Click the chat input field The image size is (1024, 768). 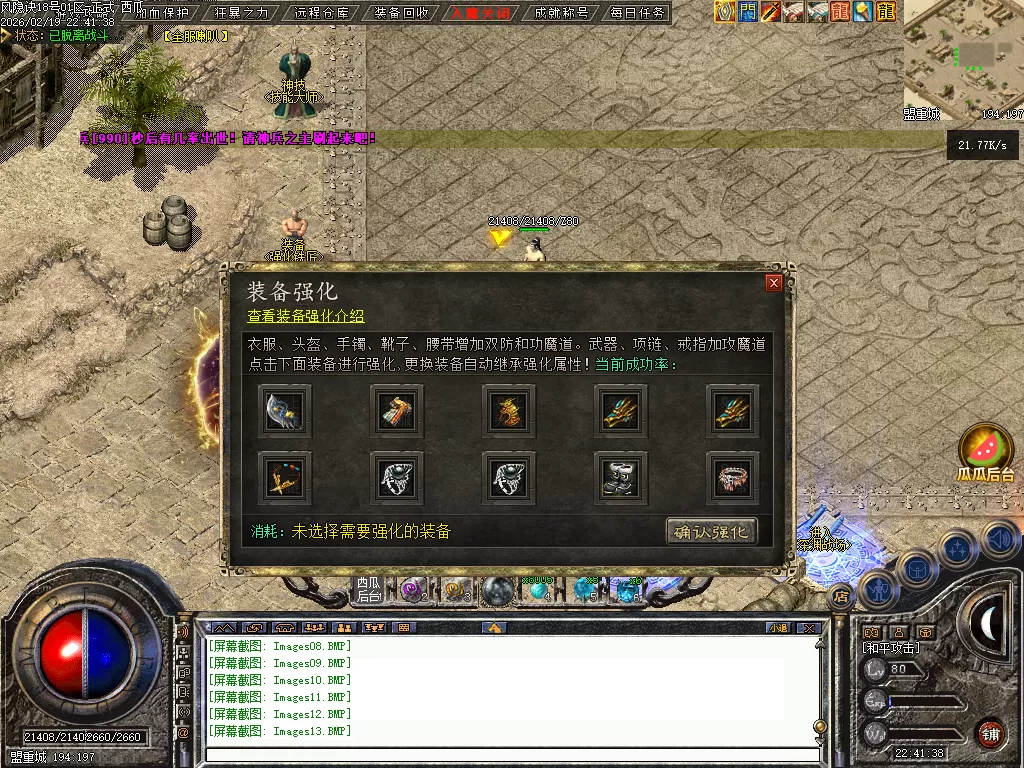[510, 754]
